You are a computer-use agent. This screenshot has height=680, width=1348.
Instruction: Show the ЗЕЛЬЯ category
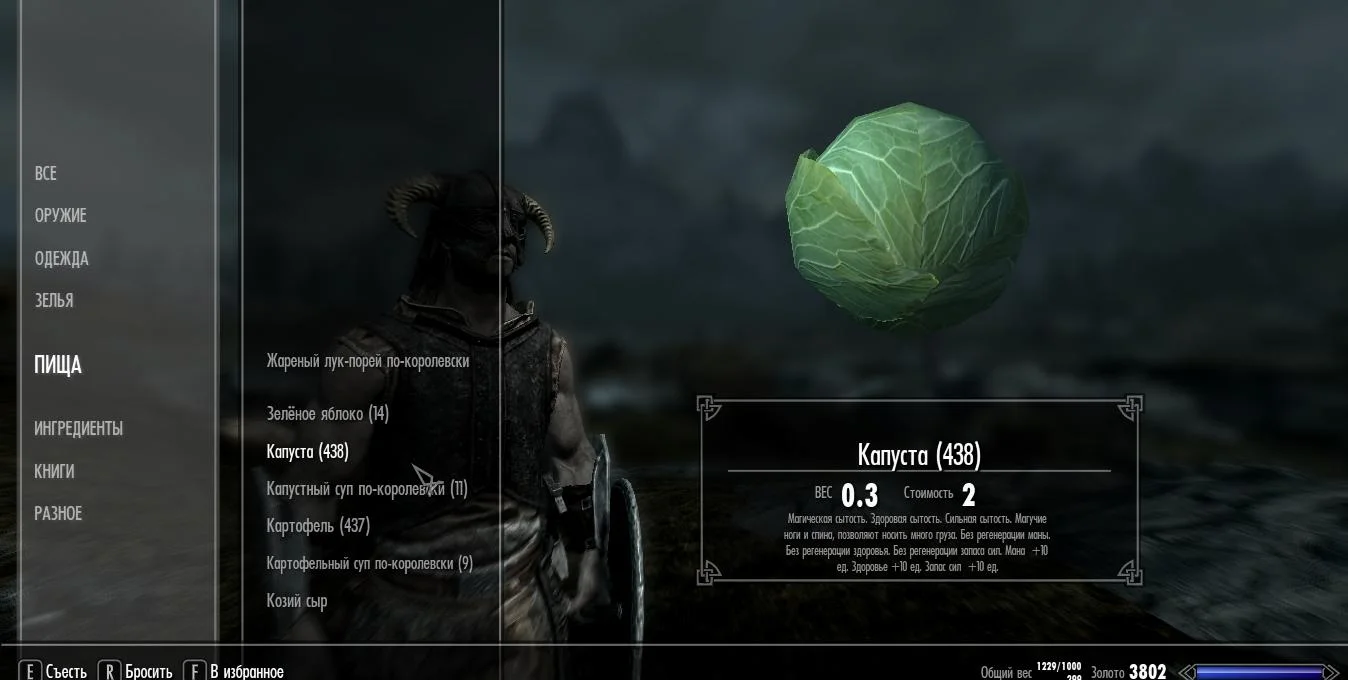(54, 301)
